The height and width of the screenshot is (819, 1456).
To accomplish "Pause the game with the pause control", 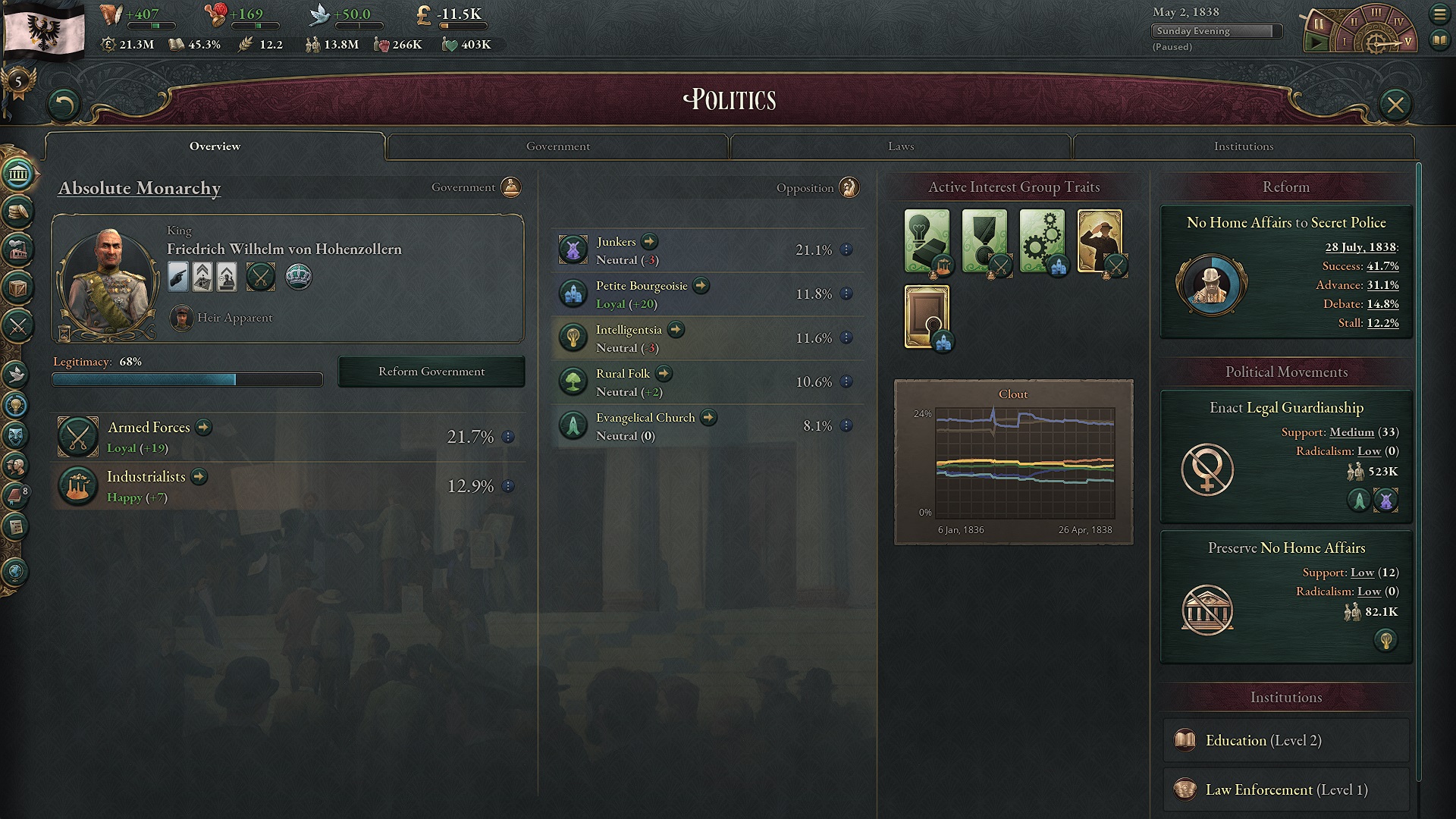I will point(1319,24).
